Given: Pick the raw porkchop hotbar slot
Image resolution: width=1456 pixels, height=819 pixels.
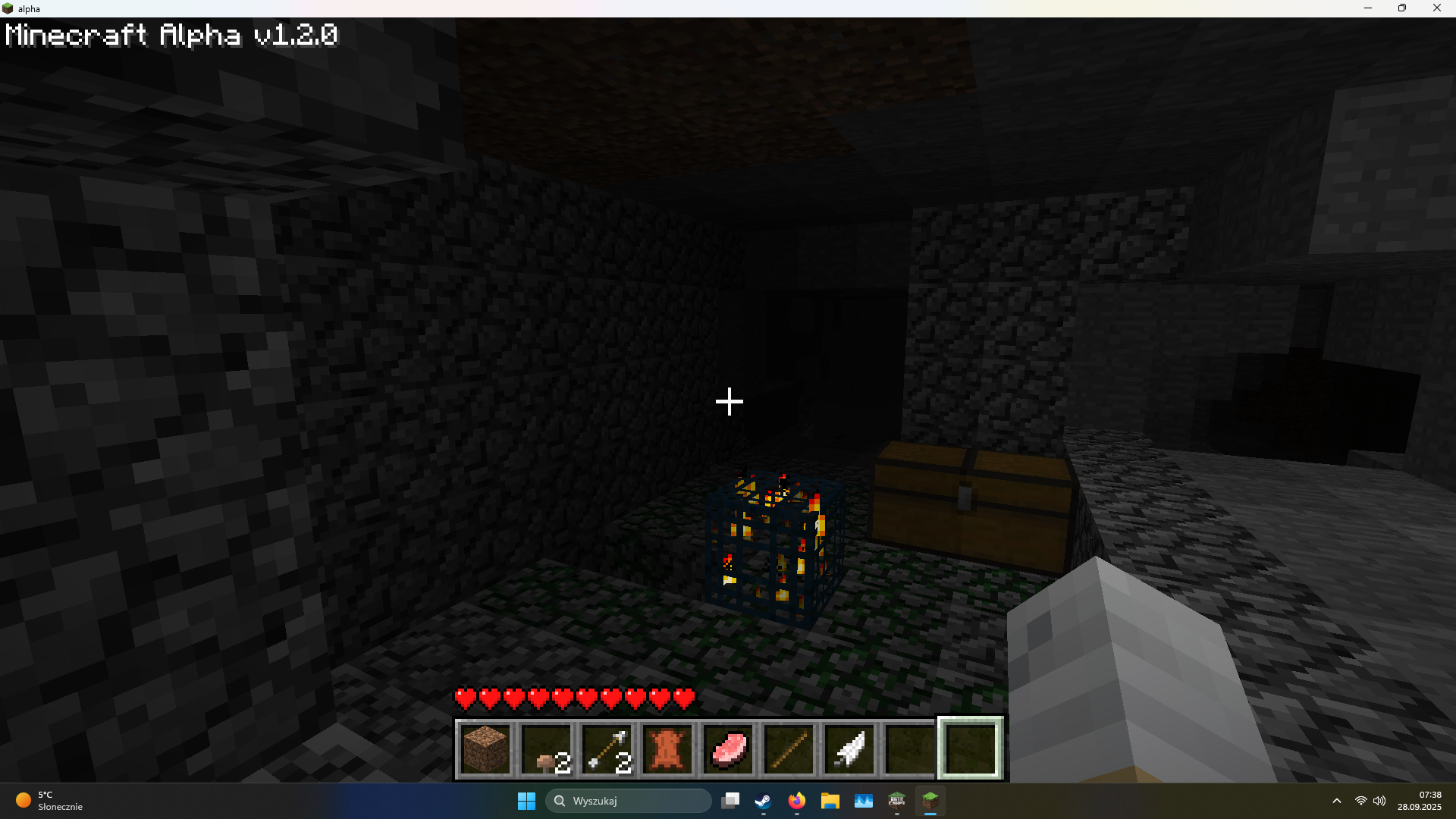Looking at the screenshot, I should pos(728,749).
